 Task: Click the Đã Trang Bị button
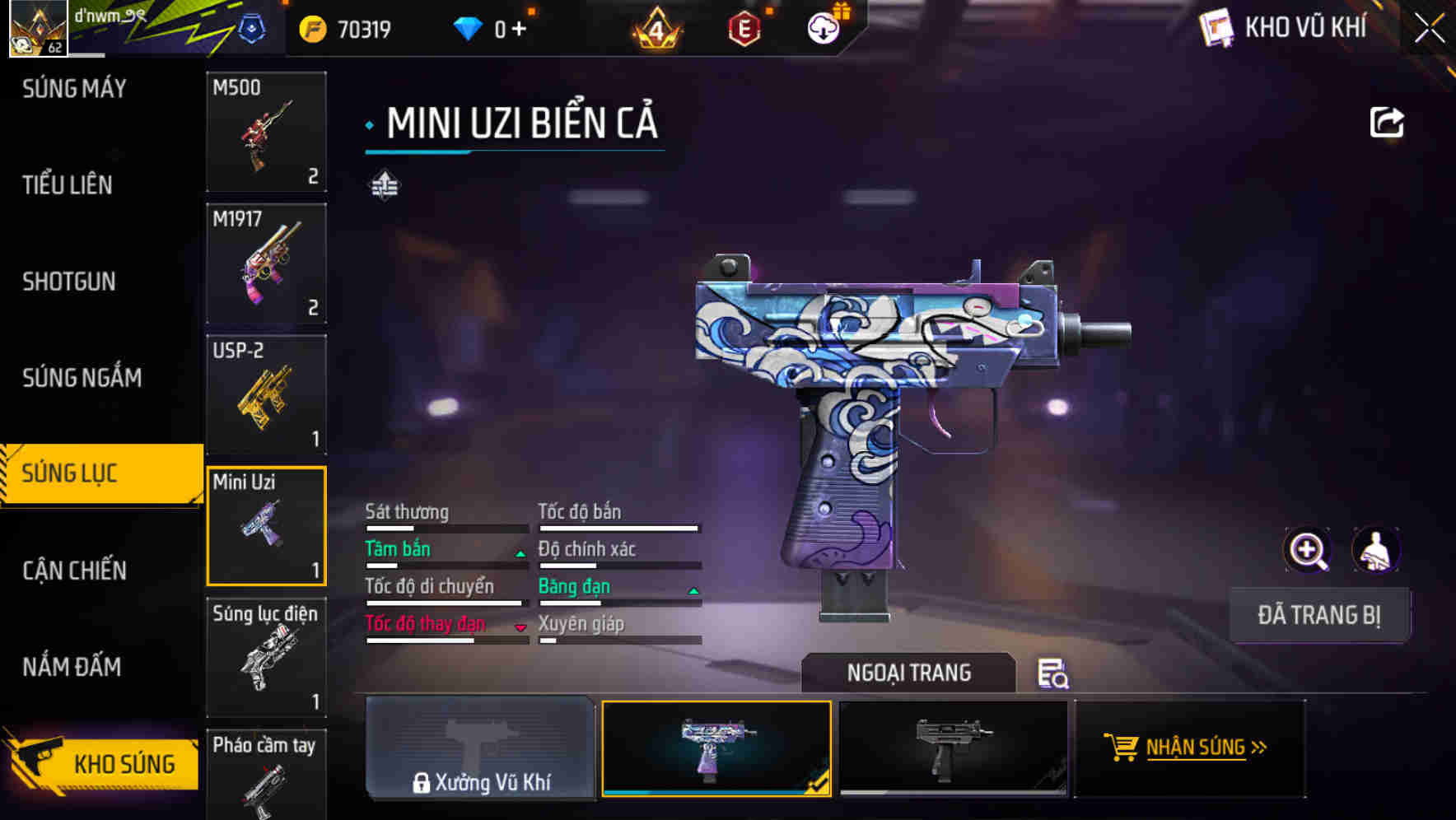click(1318, 615)
